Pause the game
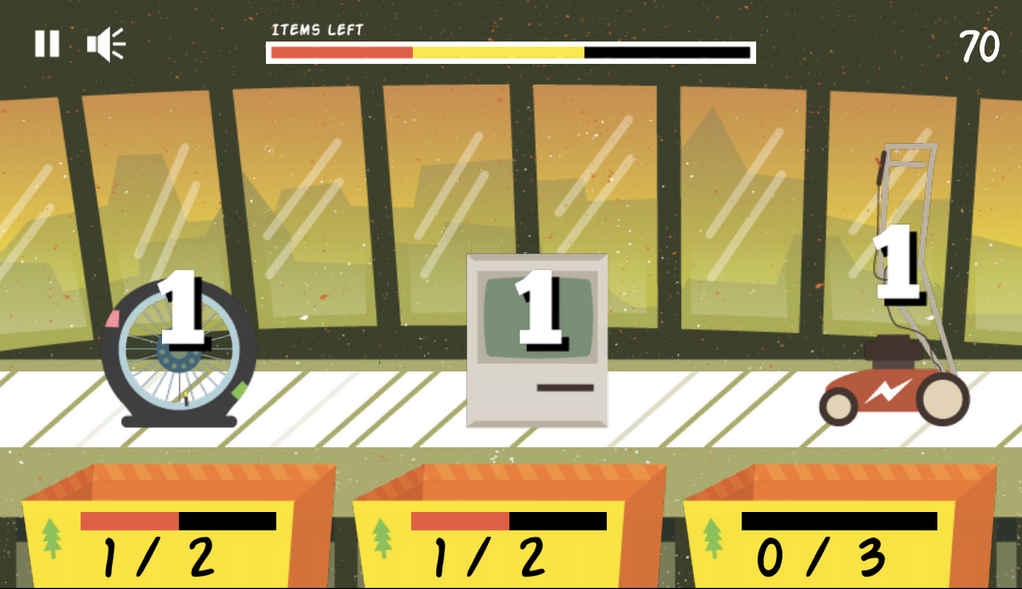Viewport: 1022px width, 589px height. click(47, 44)
